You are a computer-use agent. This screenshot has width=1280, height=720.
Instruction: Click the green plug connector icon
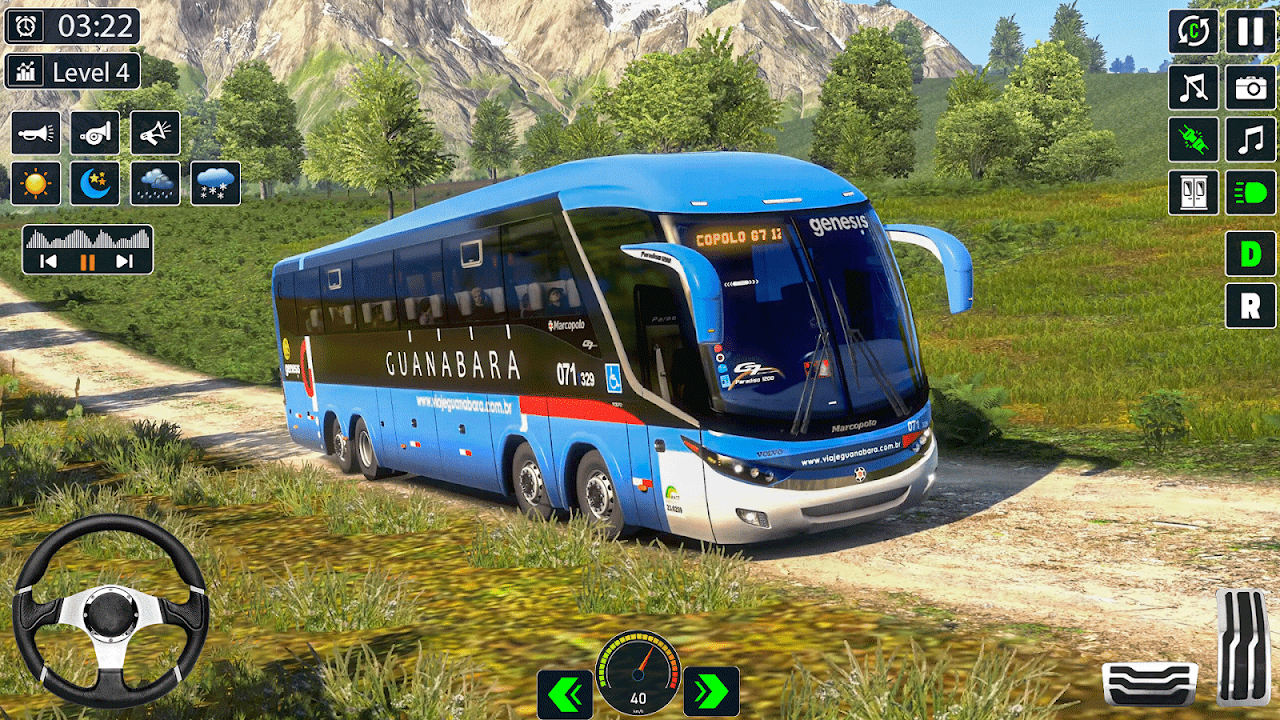tap(1193, 139)
